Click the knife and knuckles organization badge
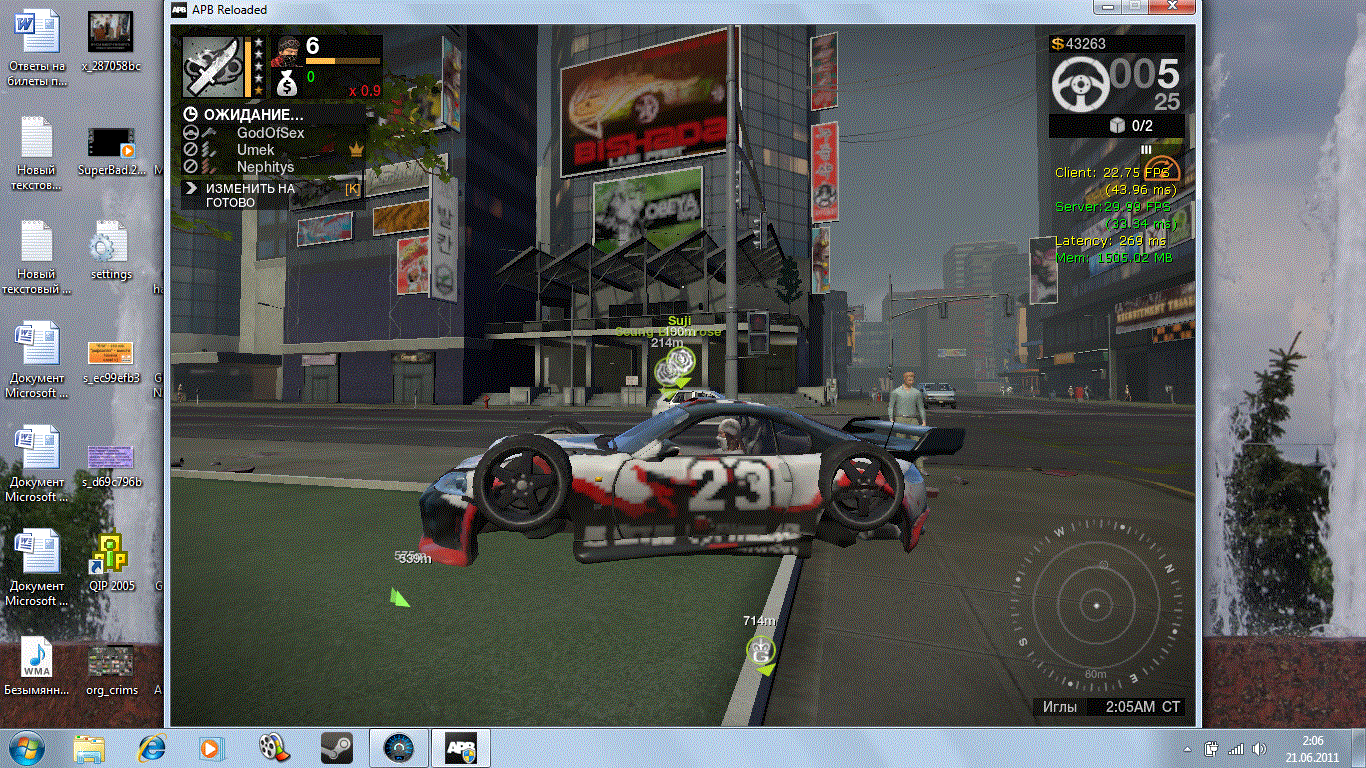 point(212,66)
